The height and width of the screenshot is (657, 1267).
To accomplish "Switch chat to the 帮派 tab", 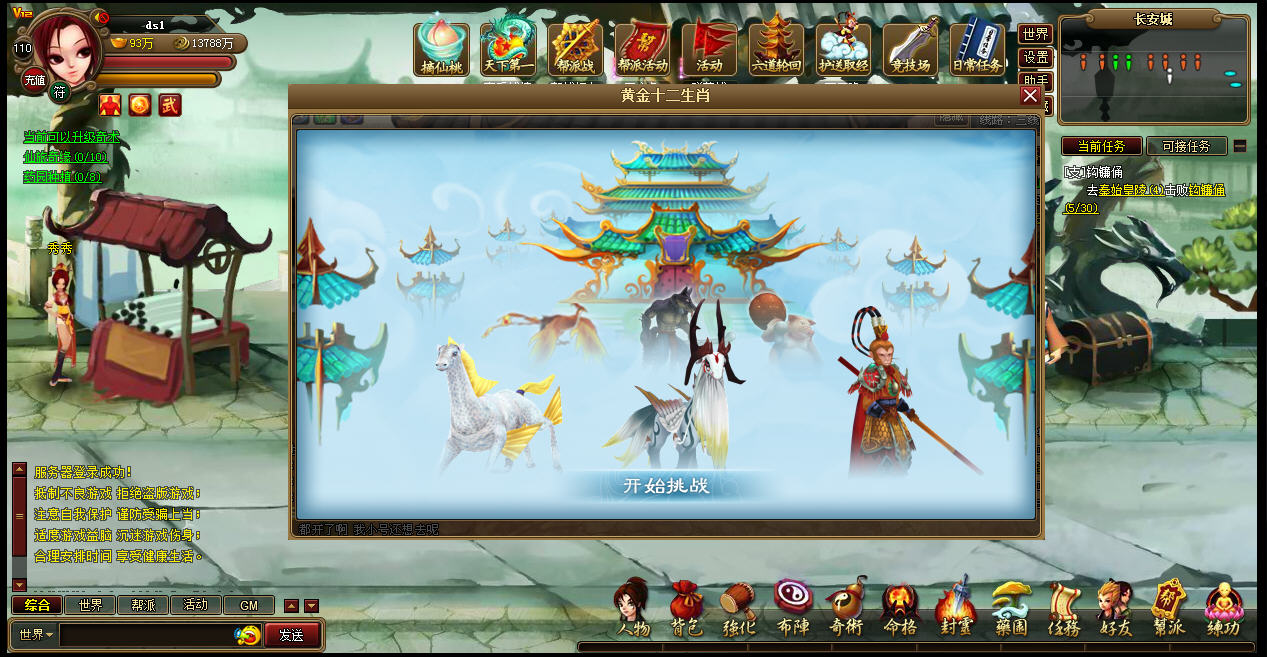I will (143, 605).
